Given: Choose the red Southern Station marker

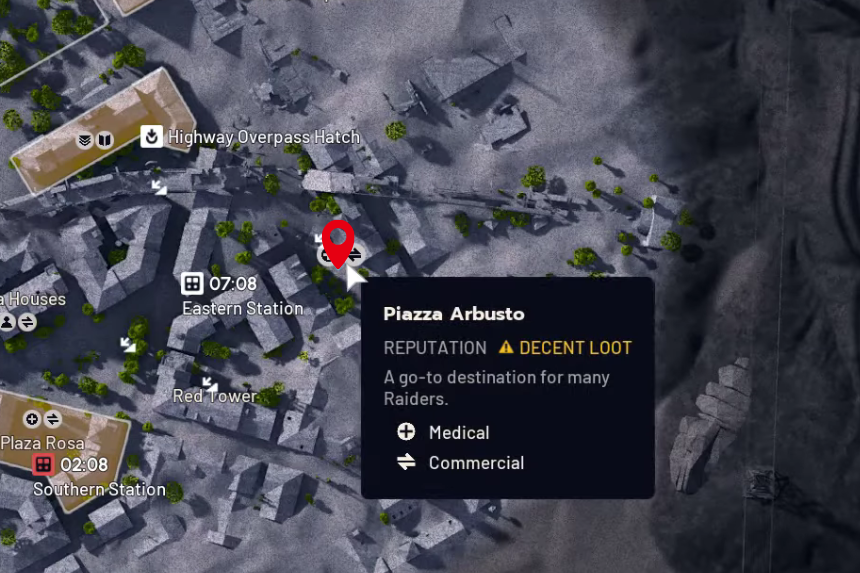Looking at the screenshot, I should (43, 464).
